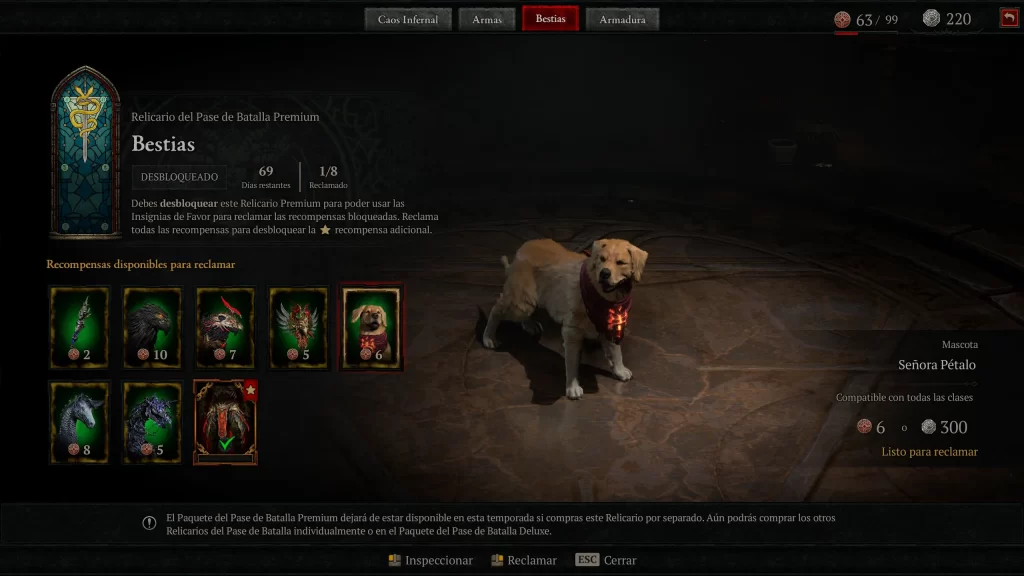
Task: Pick the red-plumed bird reward costing 7
Action: tap(226, 328)
